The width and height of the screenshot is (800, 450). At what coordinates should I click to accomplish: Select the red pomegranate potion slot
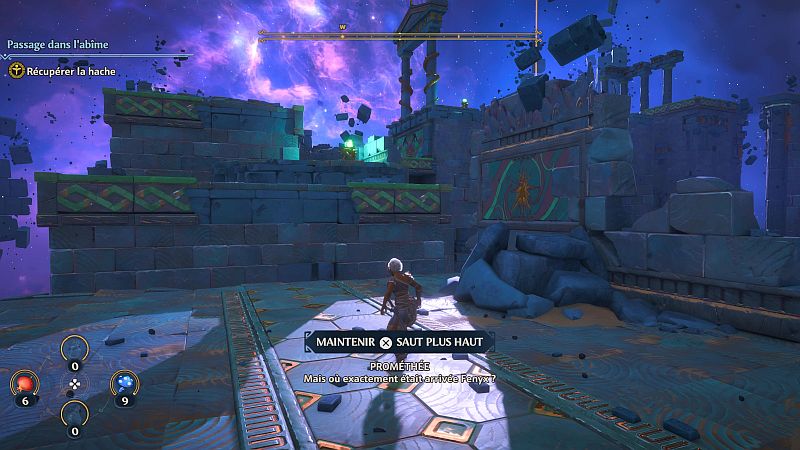25,384
